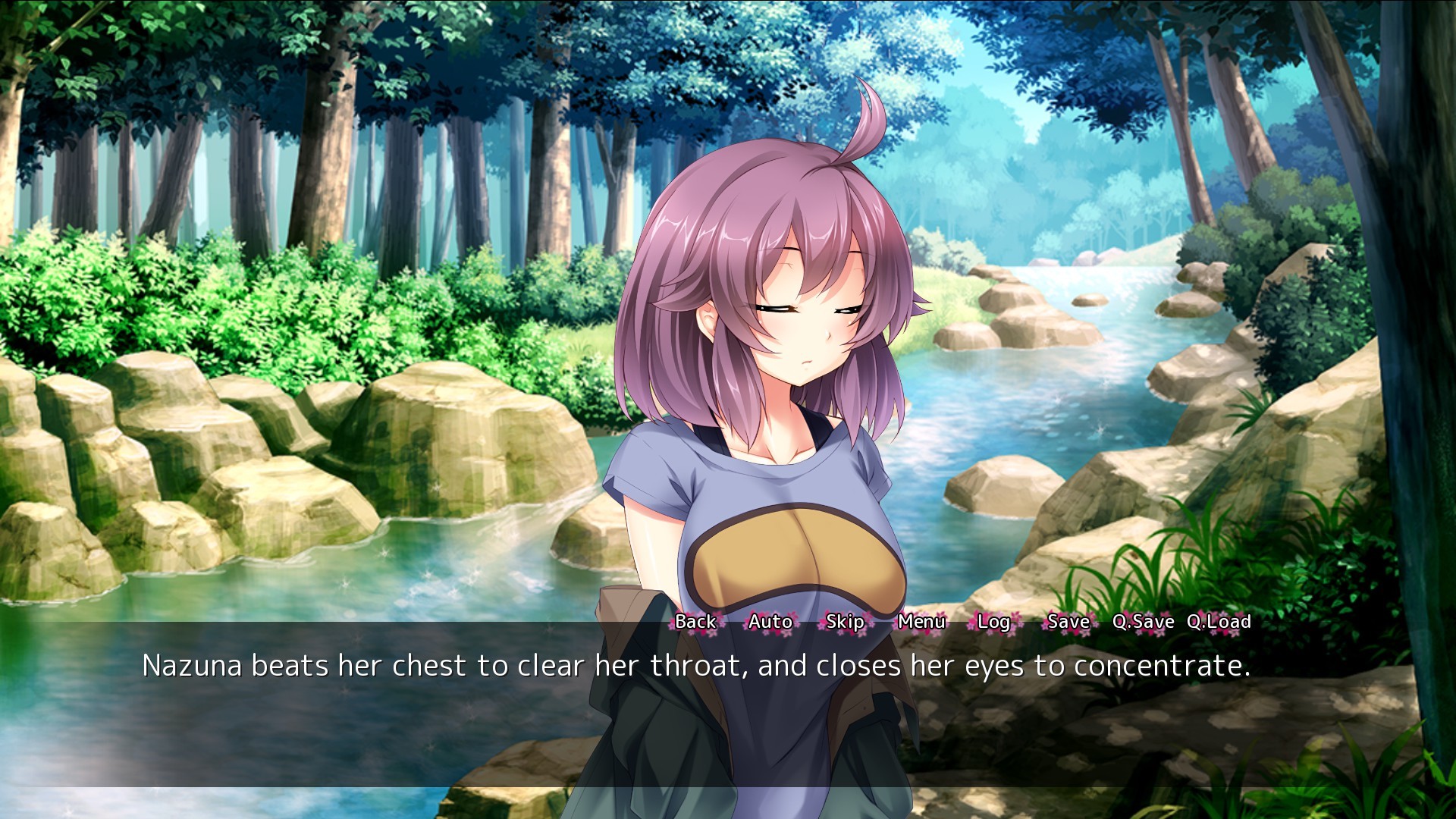Enable Skip mode to fast-forward dialogue
Viewport: 1456px width, 819px height.
(845, 622)
